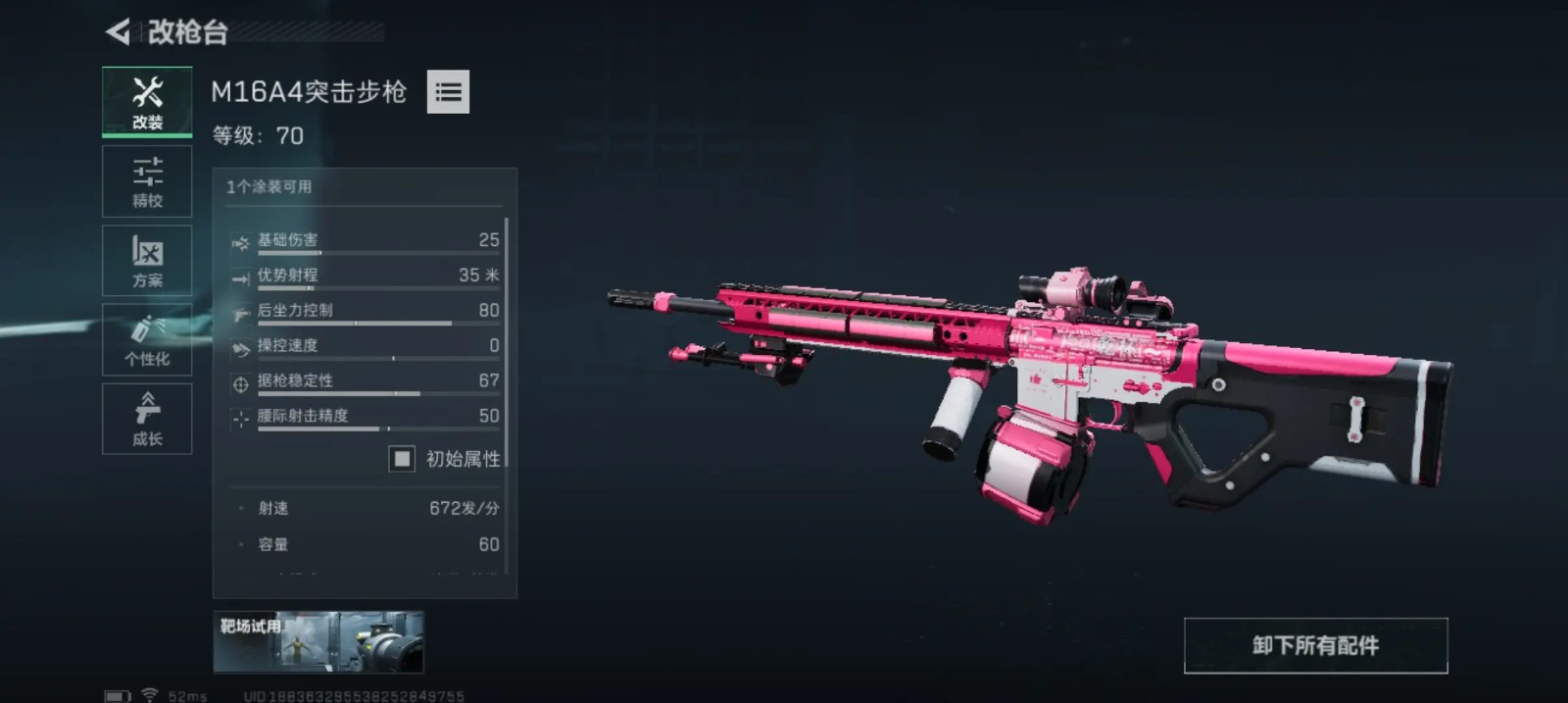
Task: Select the 方案 loadout tab
Action: click(x=147, y=261)
